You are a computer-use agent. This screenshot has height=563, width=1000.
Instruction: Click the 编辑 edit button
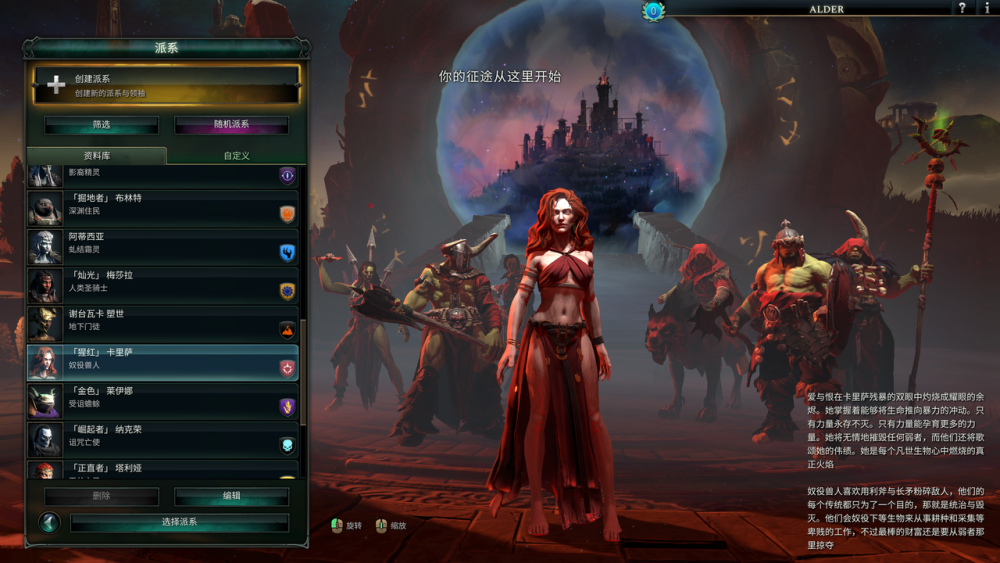(x=231, y=496)
